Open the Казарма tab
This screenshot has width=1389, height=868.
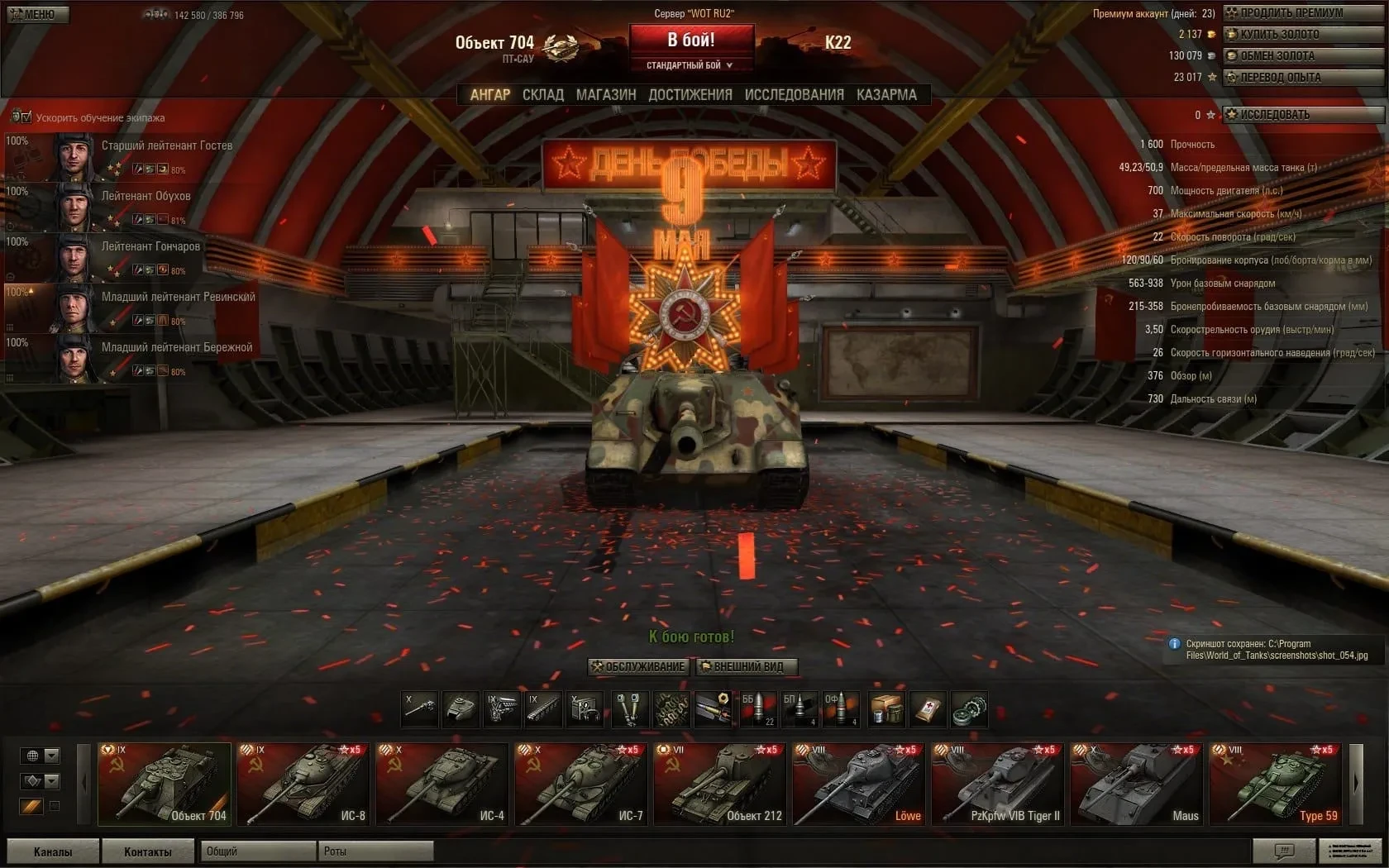[886, 95]
